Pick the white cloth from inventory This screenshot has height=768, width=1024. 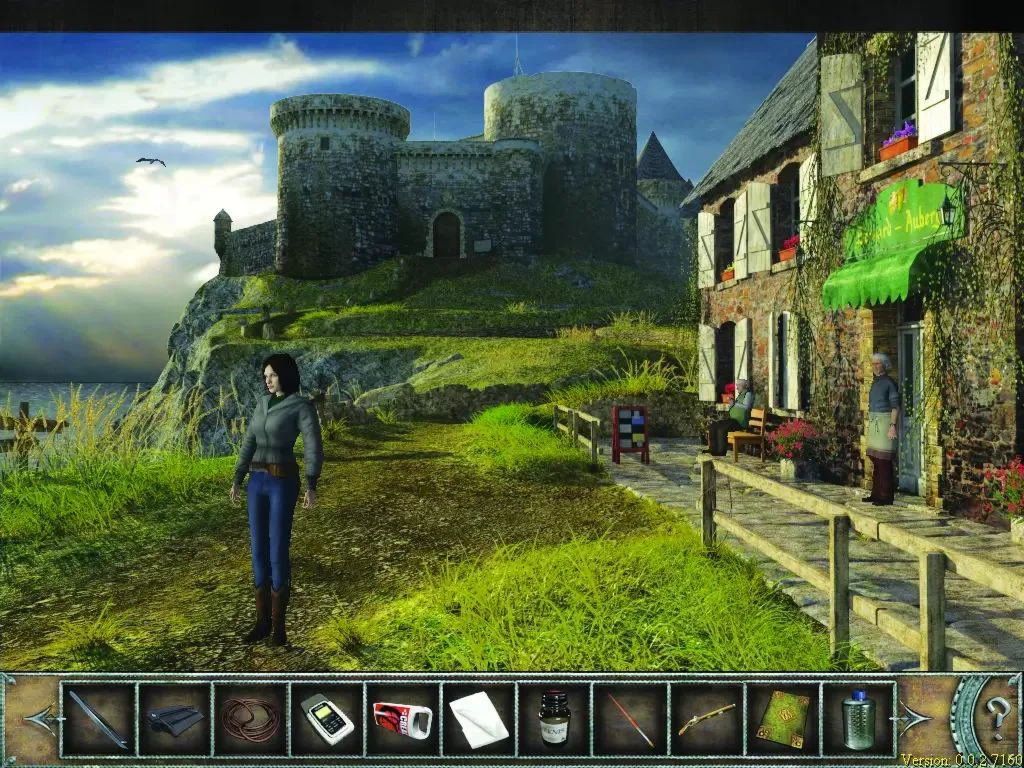pyautogui.click(x=478, y=719)
